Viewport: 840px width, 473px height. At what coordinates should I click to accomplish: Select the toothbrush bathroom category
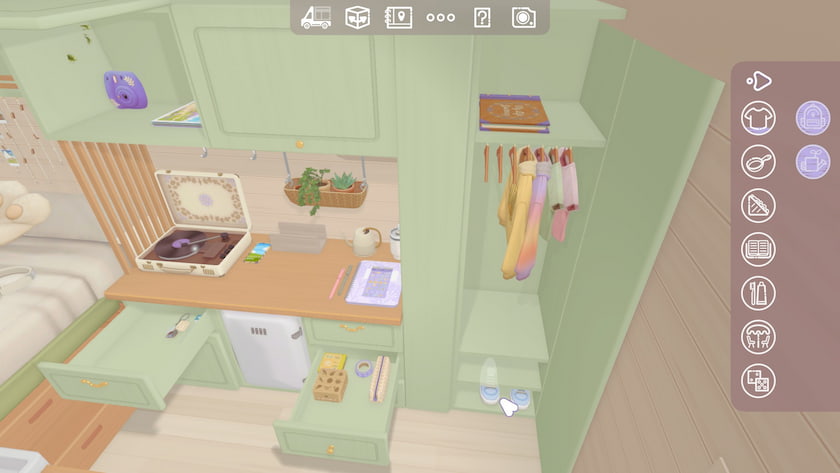point(758,293)
